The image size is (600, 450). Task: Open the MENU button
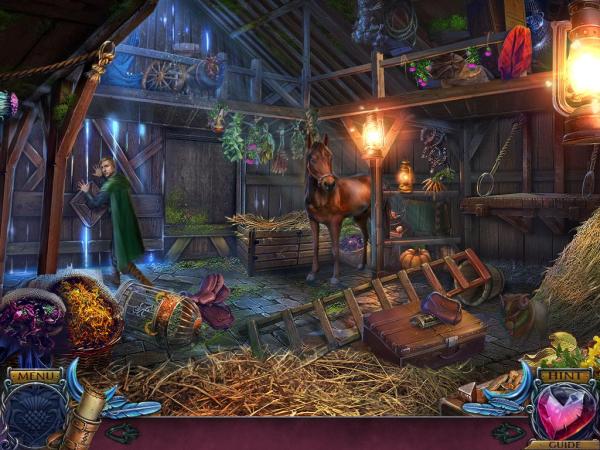(x=34, y=376)
